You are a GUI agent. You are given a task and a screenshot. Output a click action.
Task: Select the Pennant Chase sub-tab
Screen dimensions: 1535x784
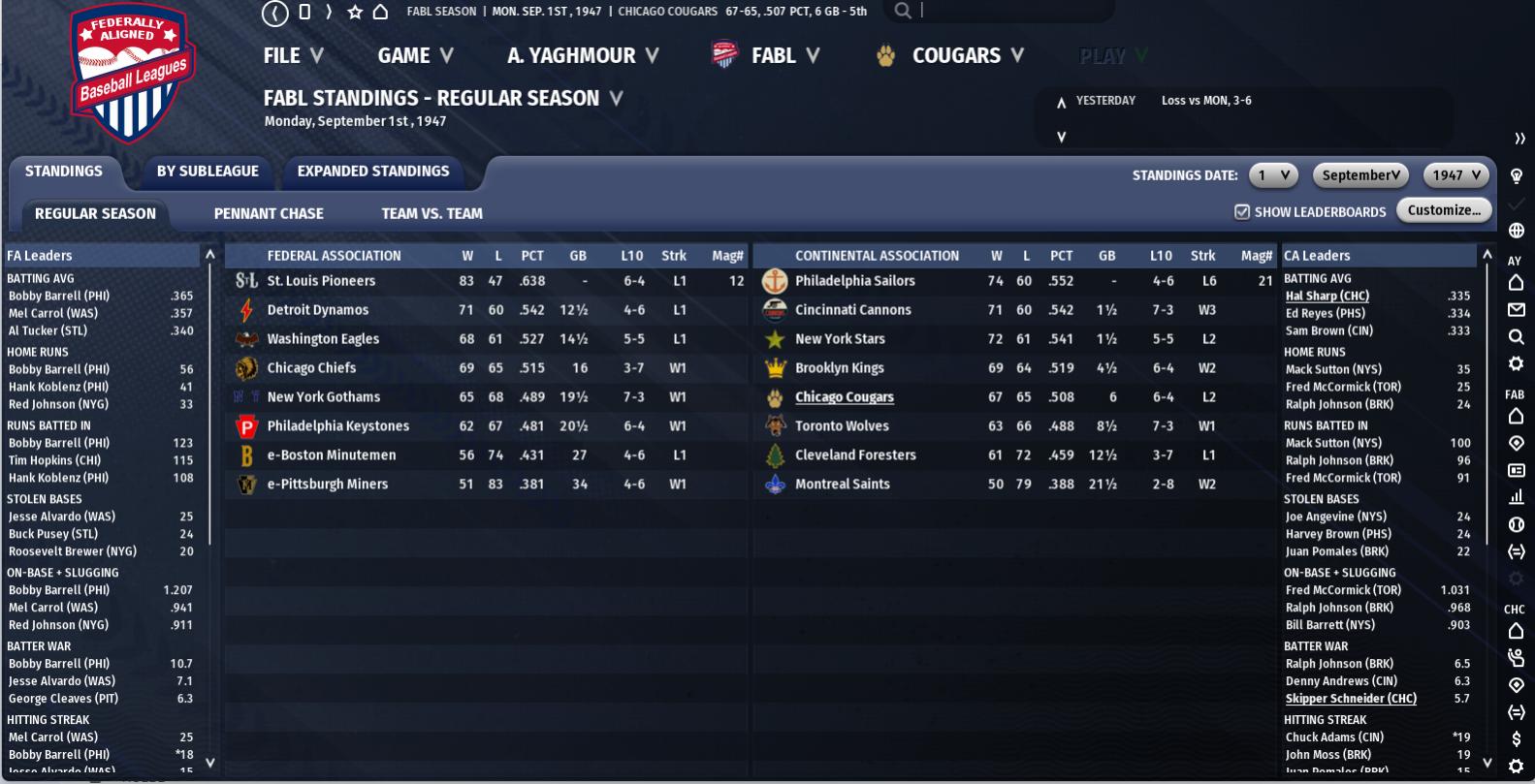coord(269,214)
